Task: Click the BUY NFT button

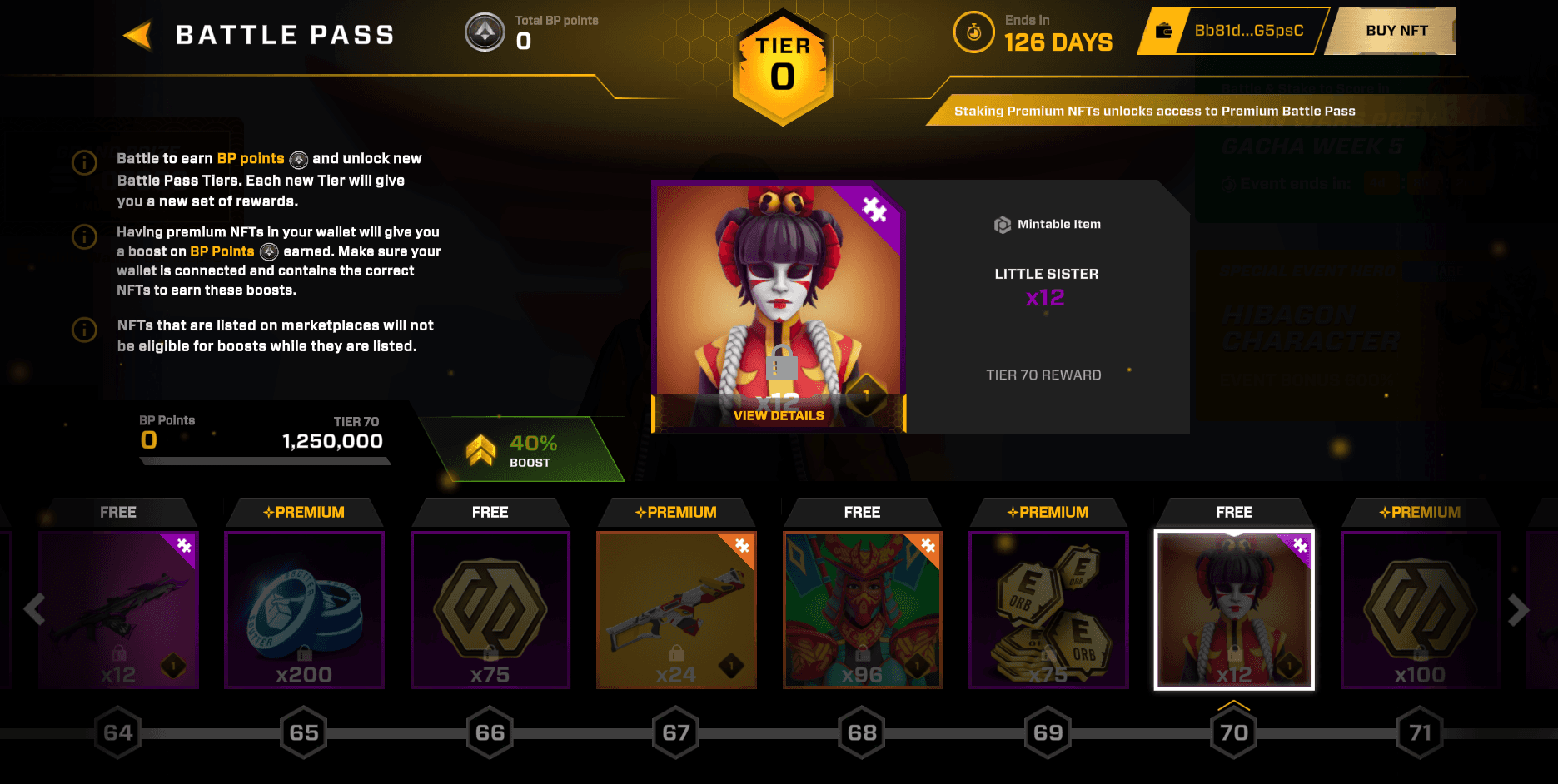Action: click(1396, 31)
